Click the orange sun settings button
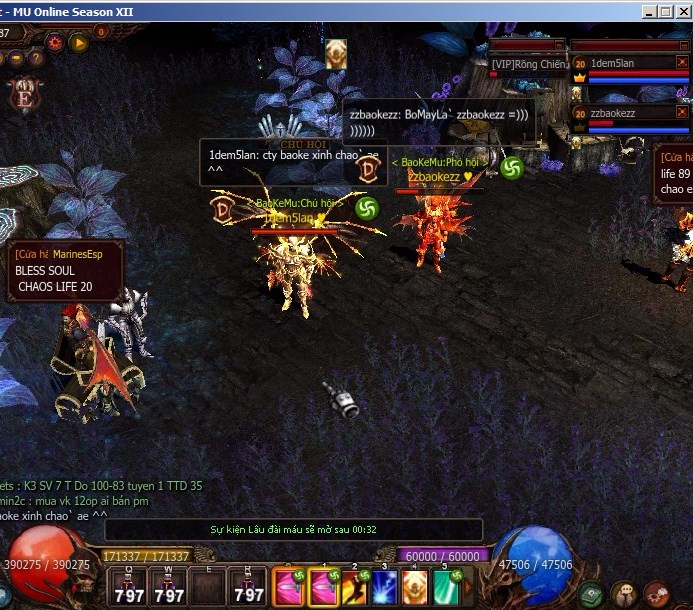The width and height of the screenshot is (693, 610). point(54,43)
